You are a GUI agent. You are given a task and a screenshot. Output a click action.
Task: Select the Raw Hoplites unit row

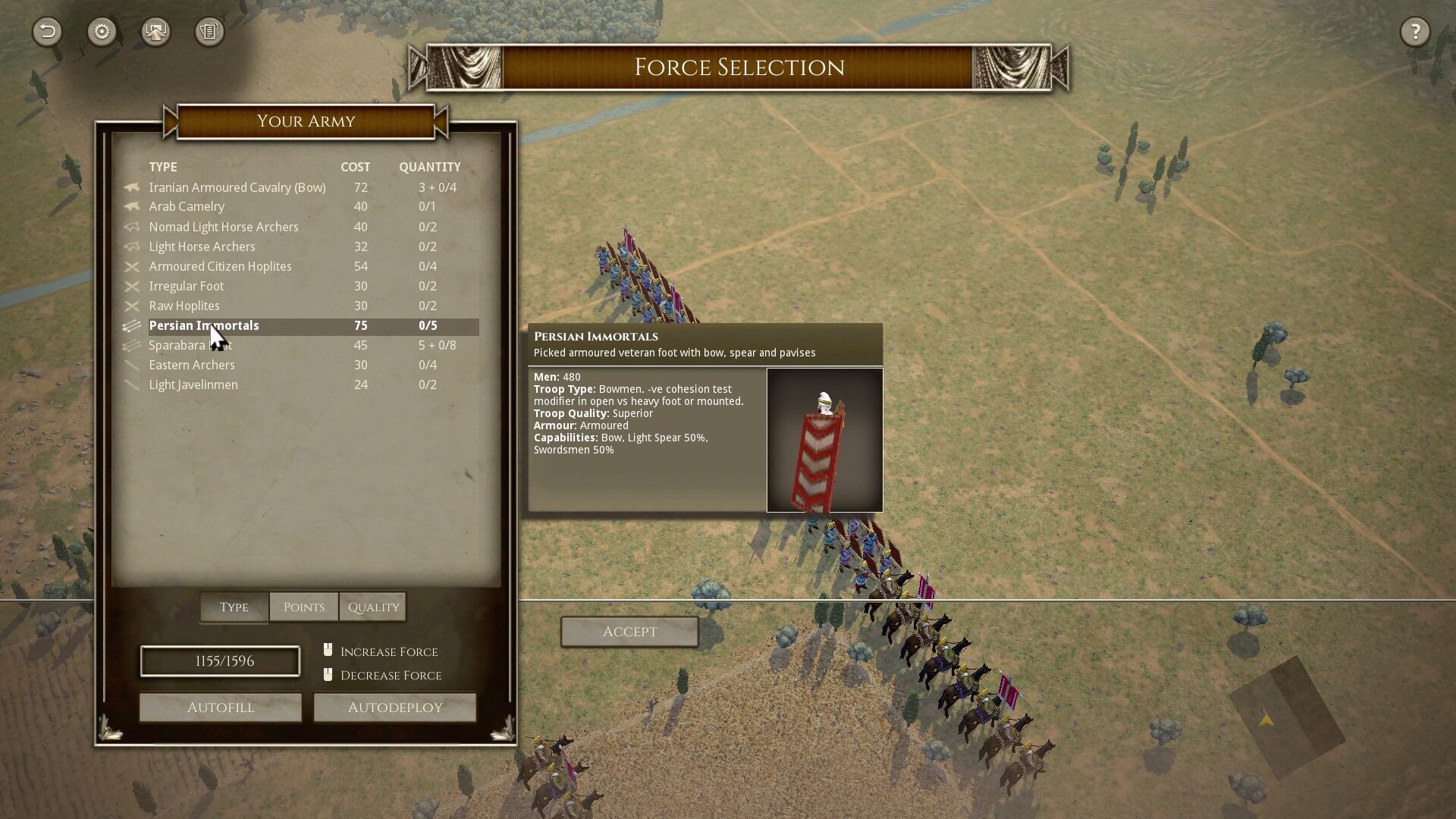184,306
